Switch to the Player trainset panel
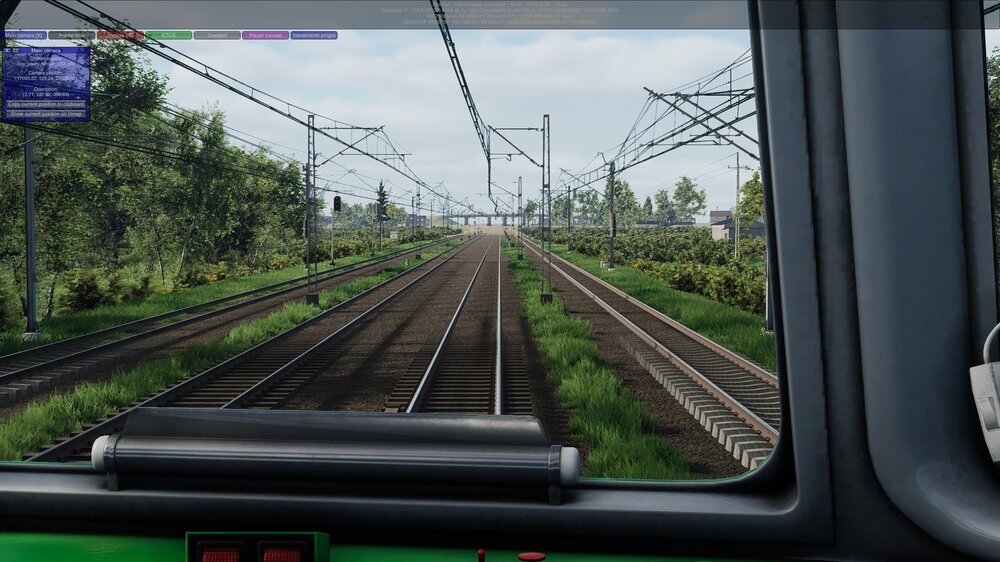The width and height of the screenshot is (1000, 562). 265,35
